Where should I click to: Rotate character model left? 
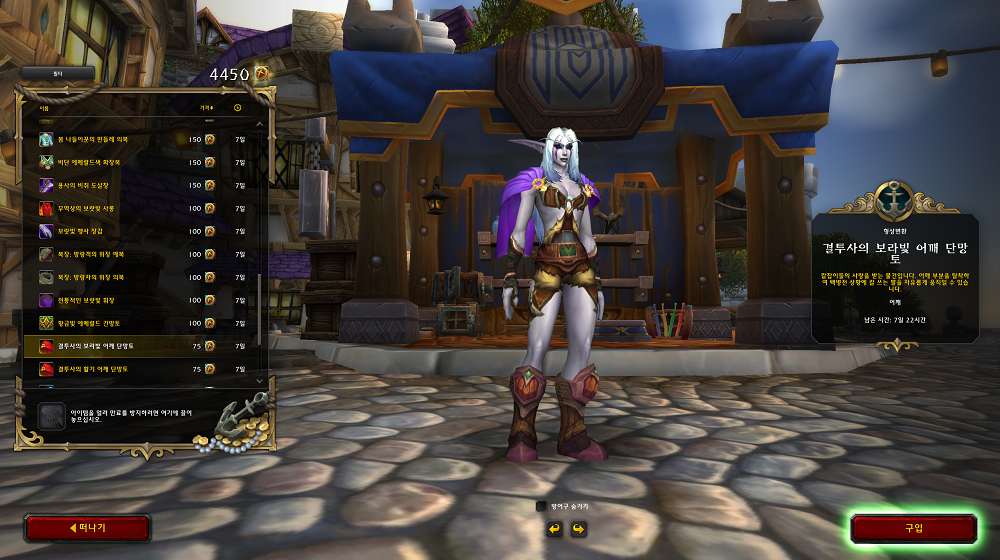pos(554,528)
